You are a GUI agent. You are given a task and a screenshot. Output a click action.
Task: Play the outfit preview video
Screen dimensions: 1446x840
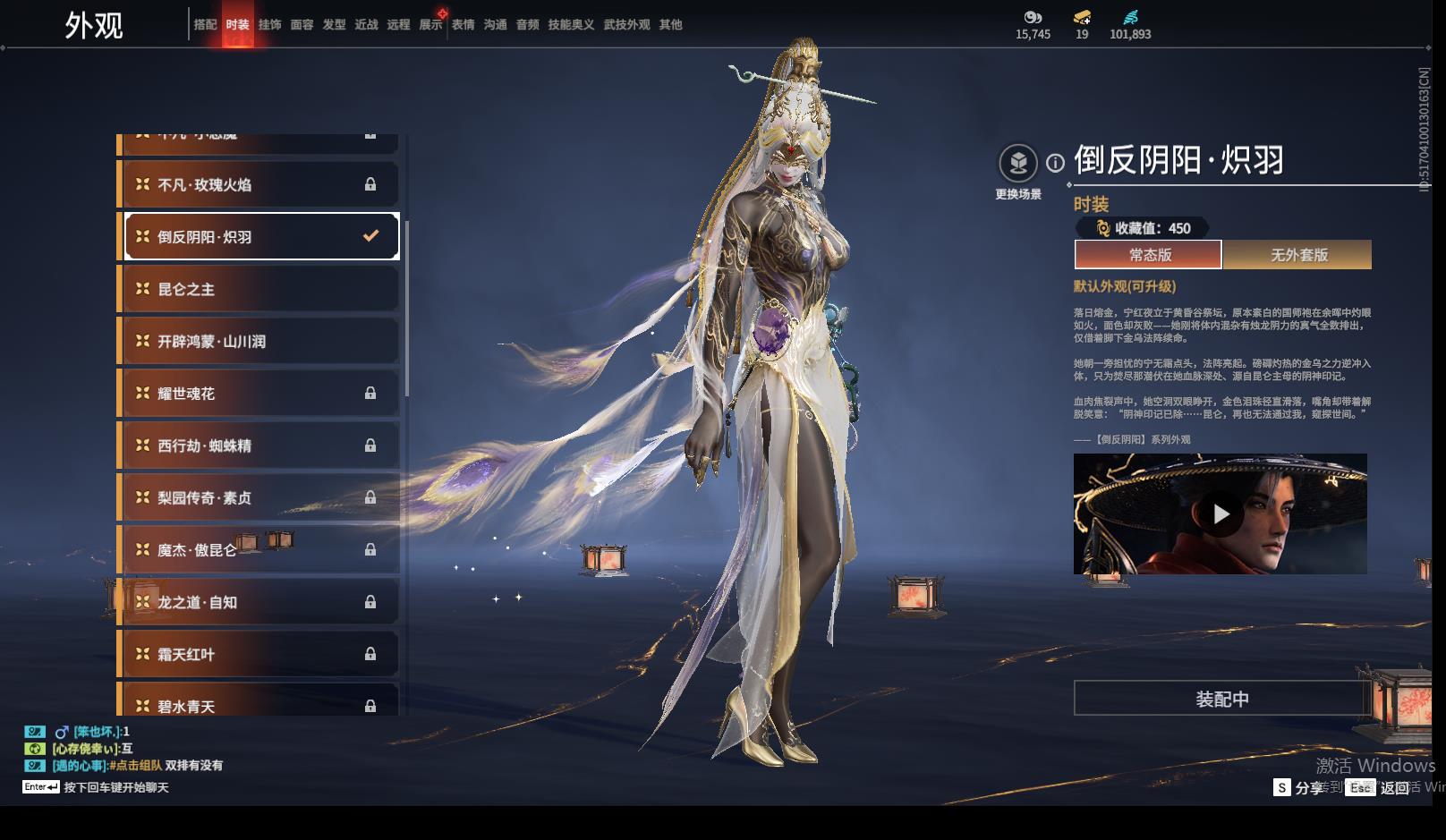click(1221, 513)
